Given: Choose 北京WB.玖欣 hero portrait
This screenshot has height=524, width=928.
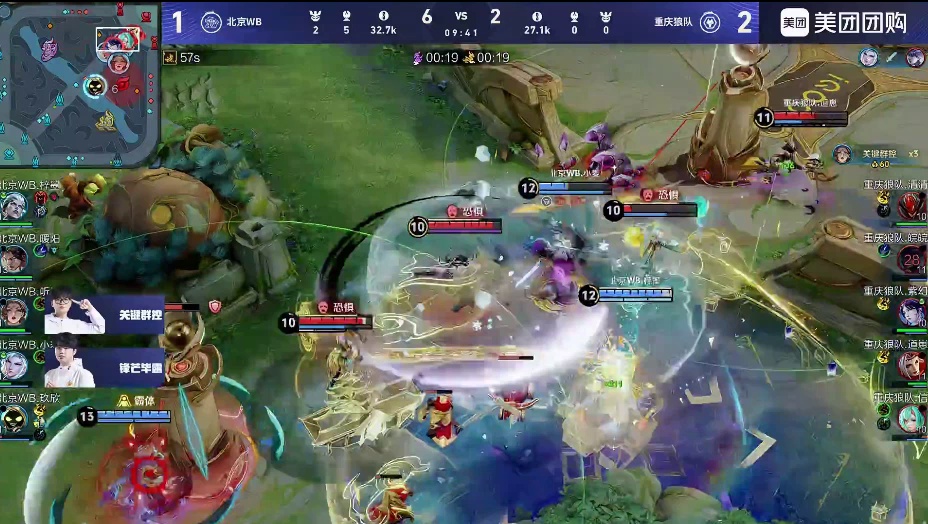Looking at the screenshot, I should click(14, 418).
